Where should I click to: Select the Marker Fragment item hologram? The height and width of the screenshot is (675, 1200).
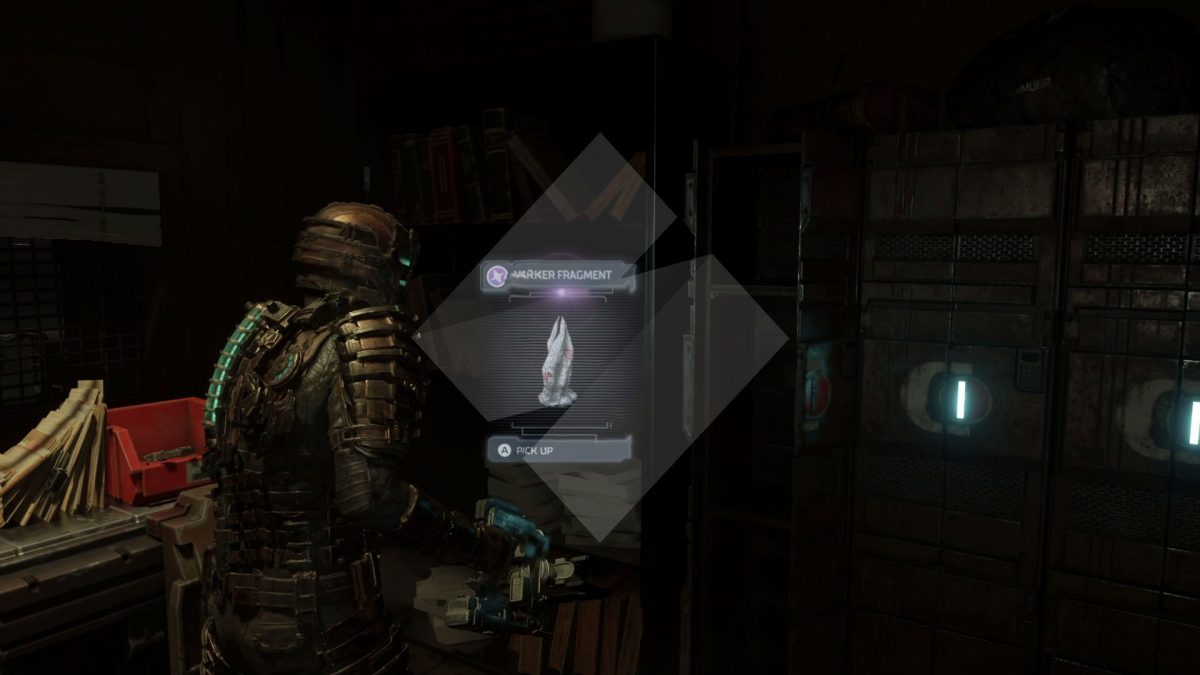tap(559, 361)
